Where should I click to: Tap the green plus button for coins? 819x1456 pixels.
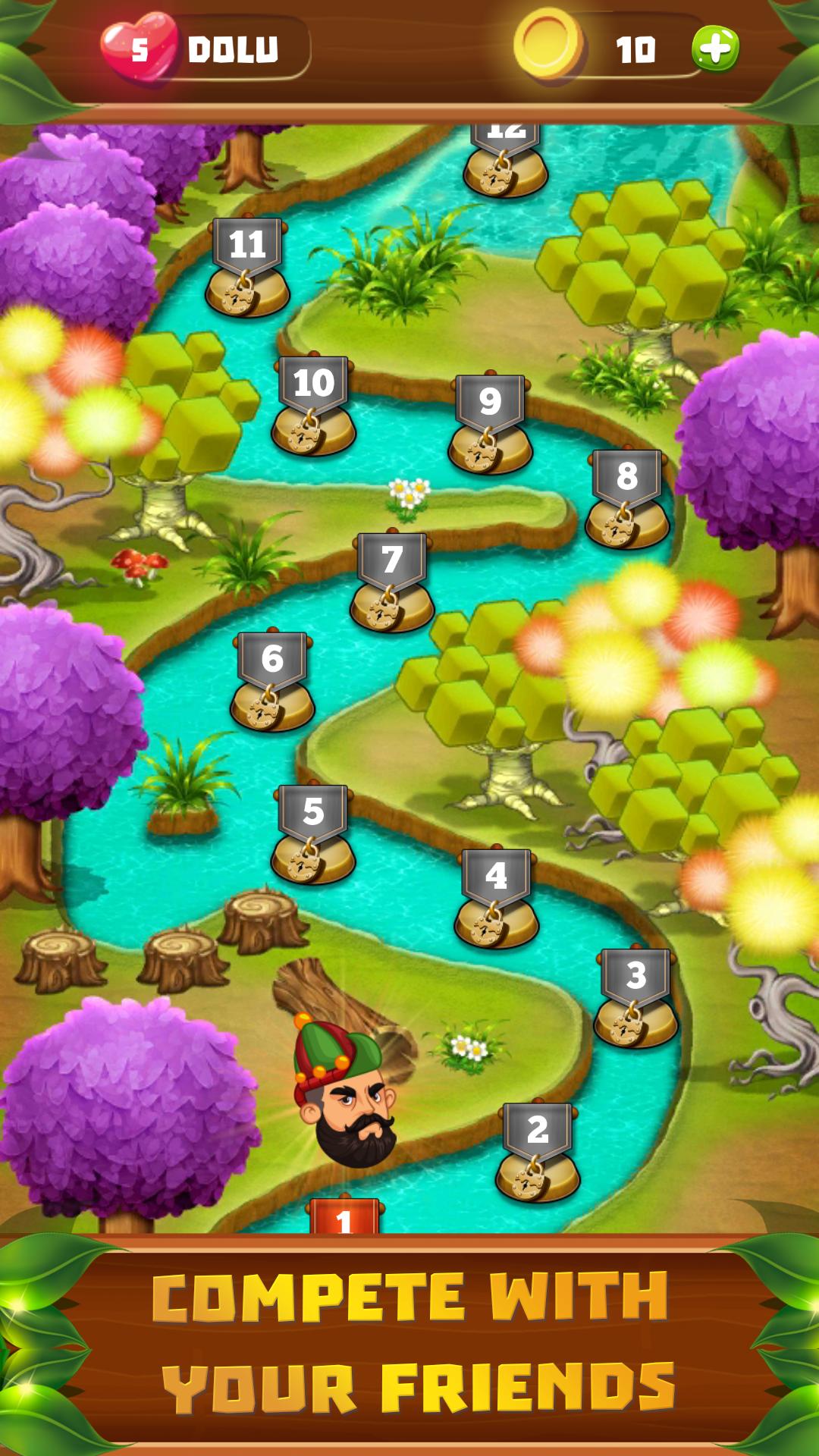(714, 49)
